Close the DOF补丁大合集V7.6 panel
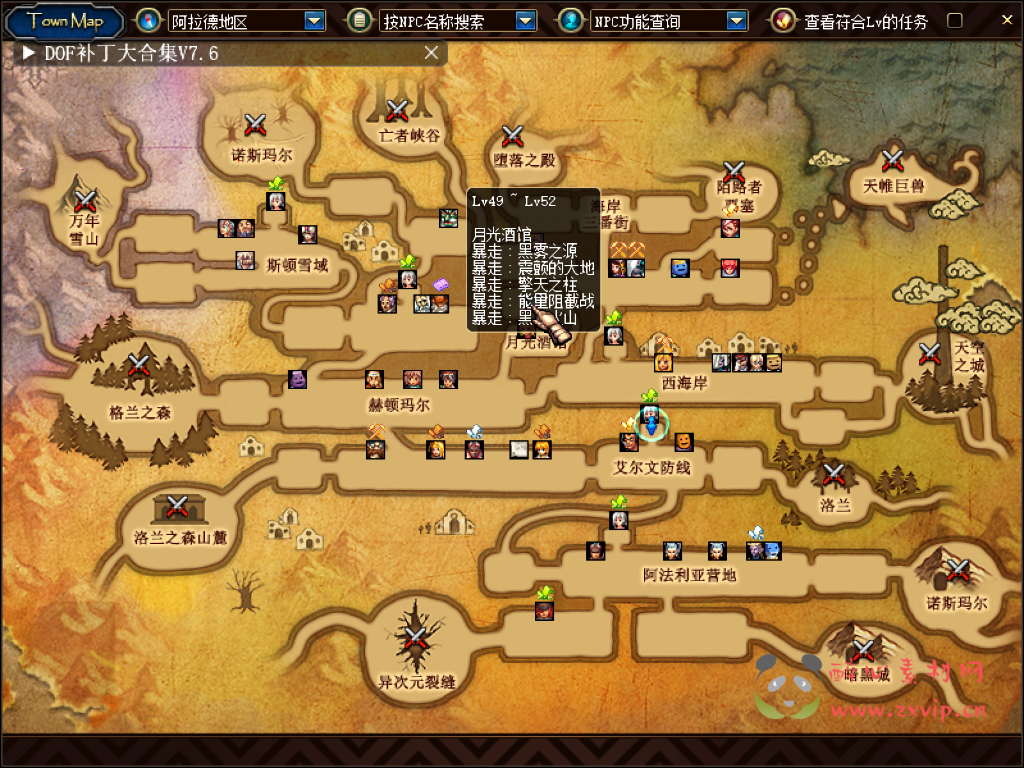 [x=431, y=53]
